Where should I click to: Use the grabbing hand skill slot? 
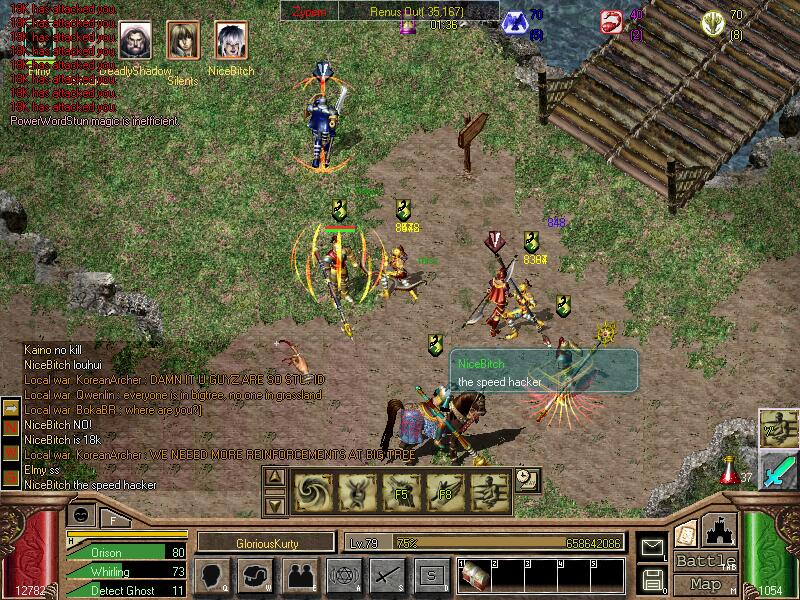[490, 492]
